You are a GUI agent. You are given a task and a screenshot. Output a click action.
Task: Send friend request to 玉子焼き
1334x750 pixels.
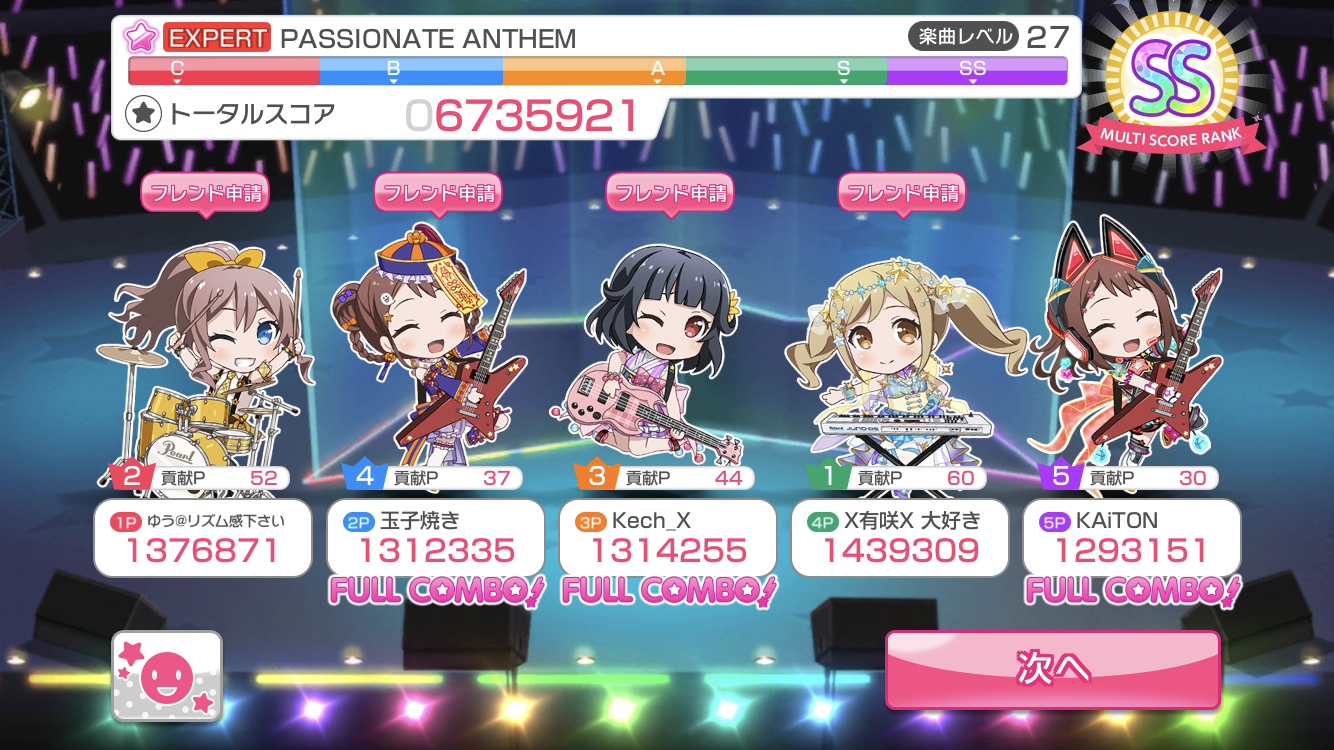coord(437,193)
